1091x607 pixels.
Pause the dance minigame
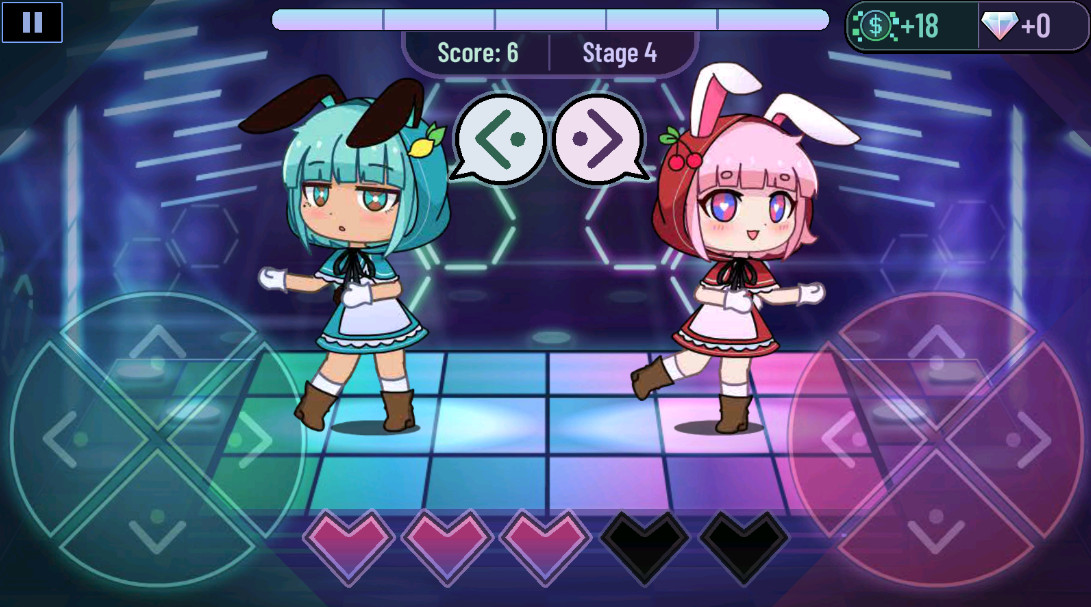coord(32,22)
